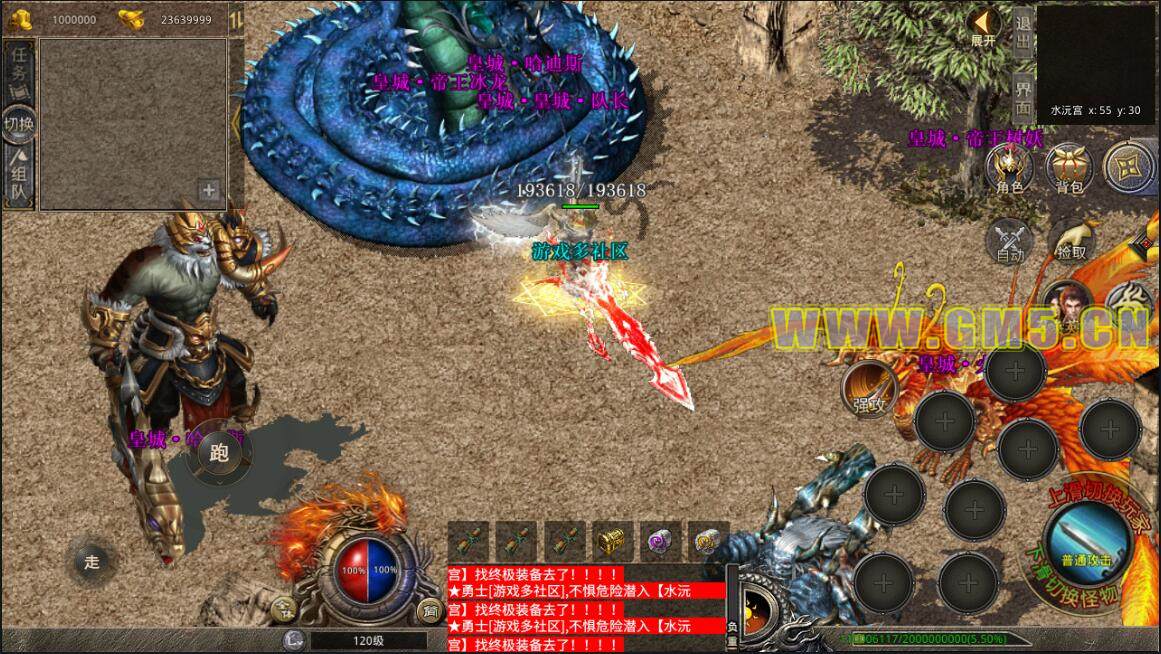Collapse the quest panel with the side arrow

(x=236, y=122)
